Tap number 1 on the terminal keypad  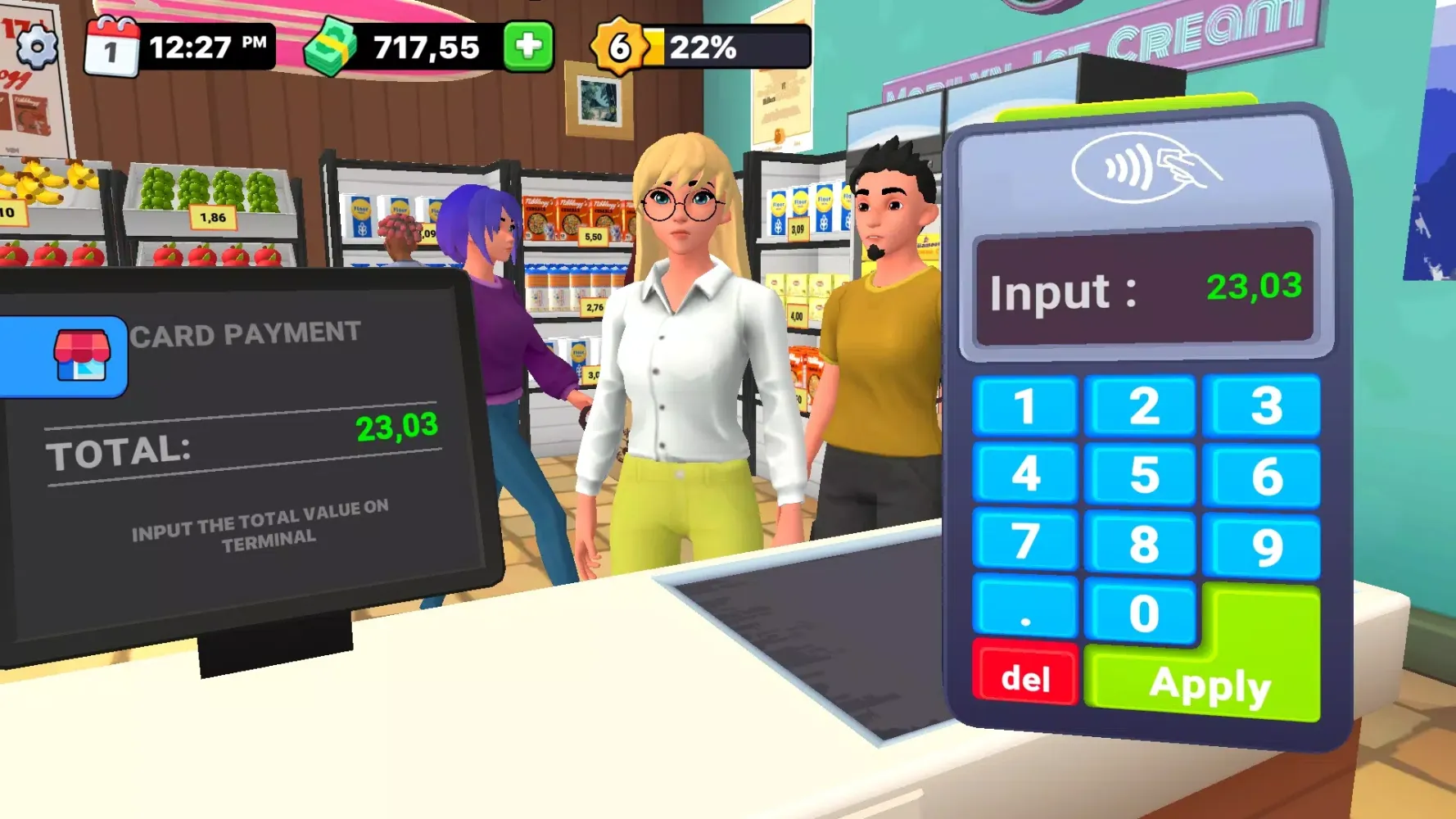point(1024,406)
